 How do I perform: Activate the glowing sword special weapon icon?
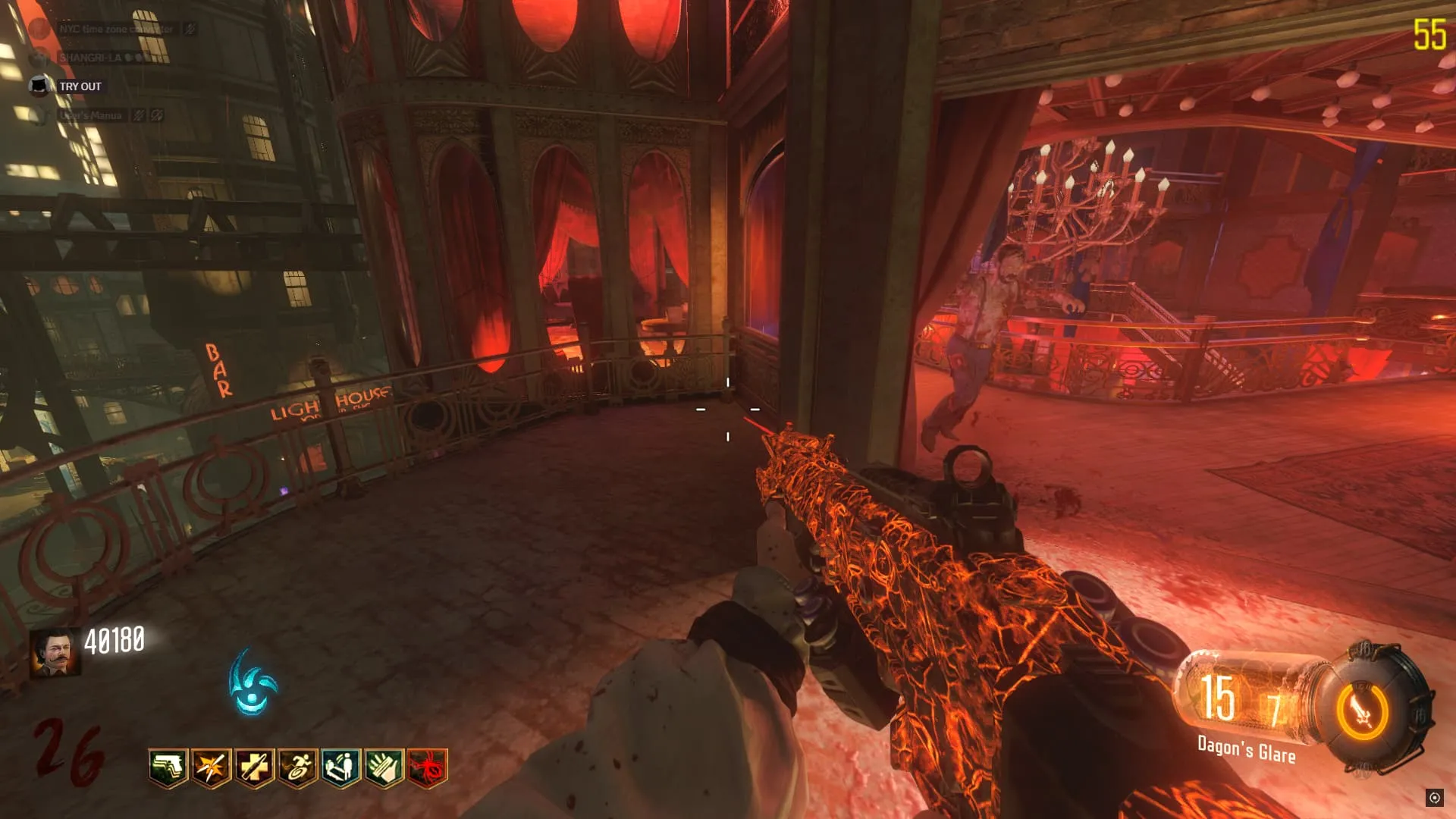[1363, 712]
